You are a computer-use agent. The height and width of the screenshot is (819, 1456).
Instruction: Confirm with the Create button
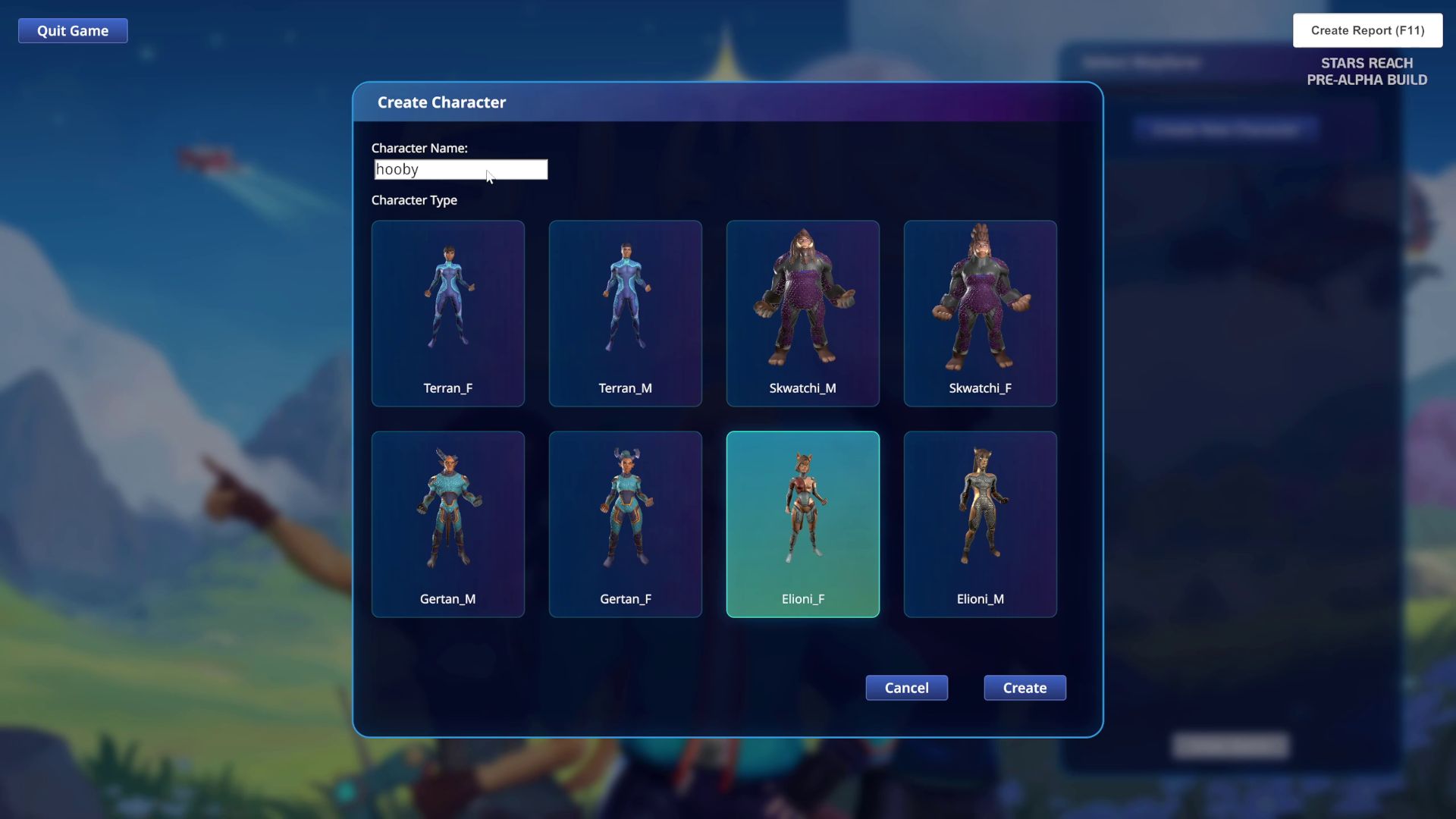[x=1025, y=688]
